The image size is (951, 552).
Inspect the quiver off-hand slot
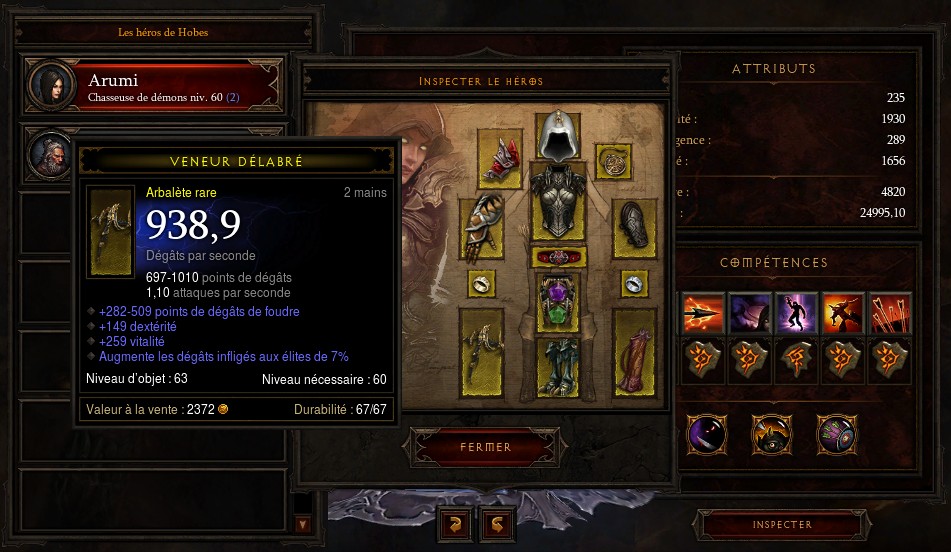click(634, 350)
